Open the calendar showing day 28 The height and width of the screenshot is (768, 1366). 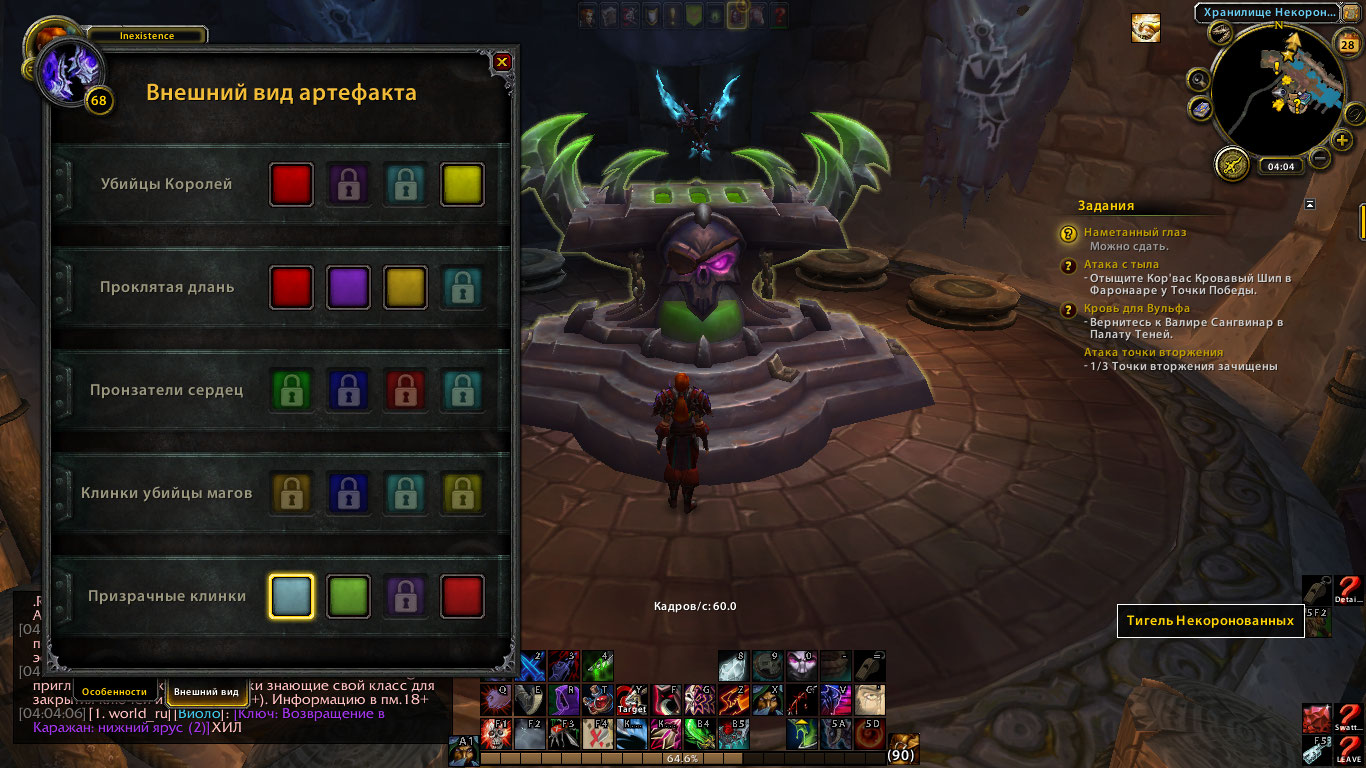1346,43
